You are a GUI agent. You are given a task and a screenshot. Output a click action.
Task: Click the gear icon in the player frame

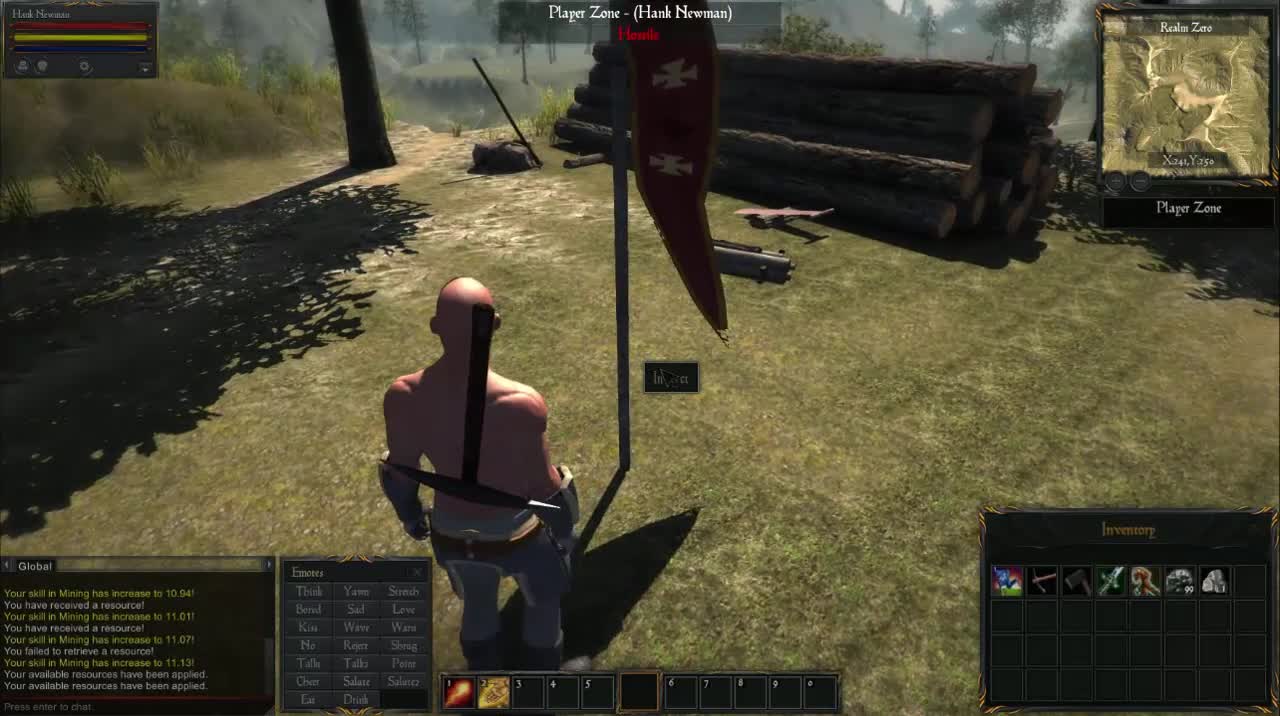click(85, 67)
